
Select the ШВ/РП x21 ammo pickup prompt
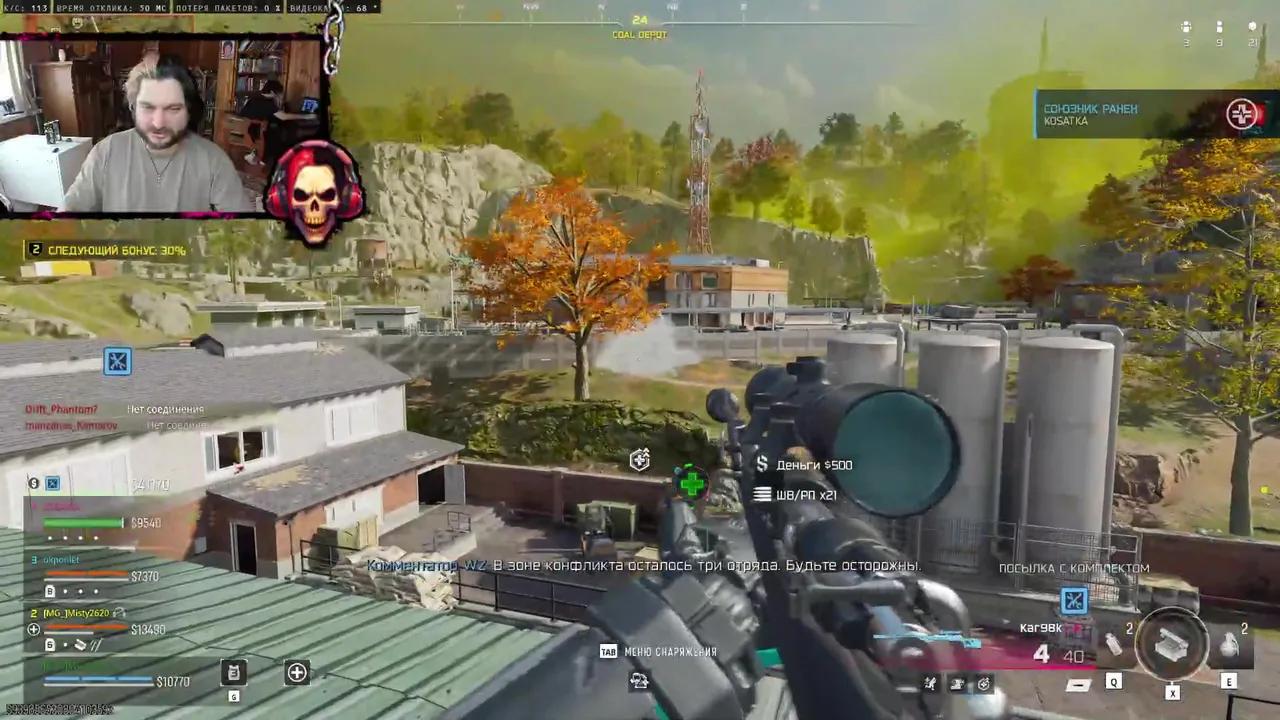click(805, 494)
